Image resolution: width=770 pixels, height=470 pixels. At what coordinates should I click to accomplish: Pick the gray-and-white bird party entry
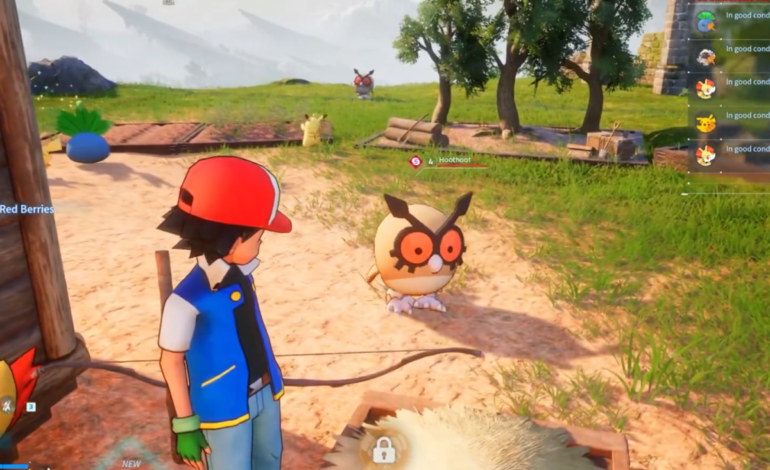tap(706, 56)
